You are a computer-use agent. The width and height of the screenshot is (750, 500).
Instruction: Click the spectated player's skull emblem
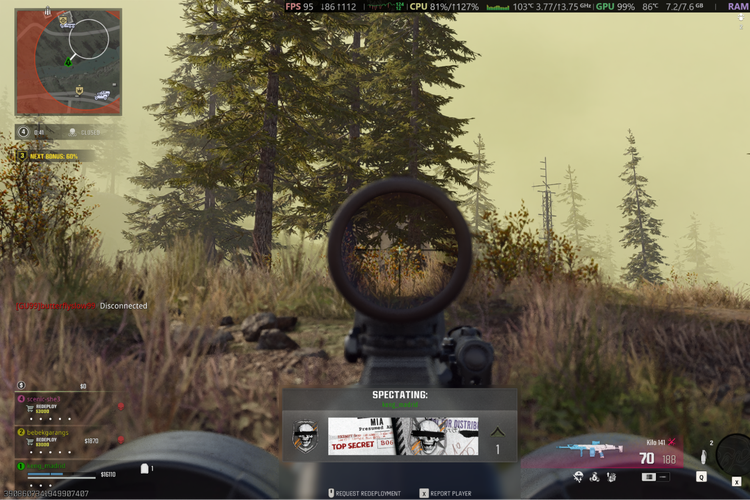[305, 436]
